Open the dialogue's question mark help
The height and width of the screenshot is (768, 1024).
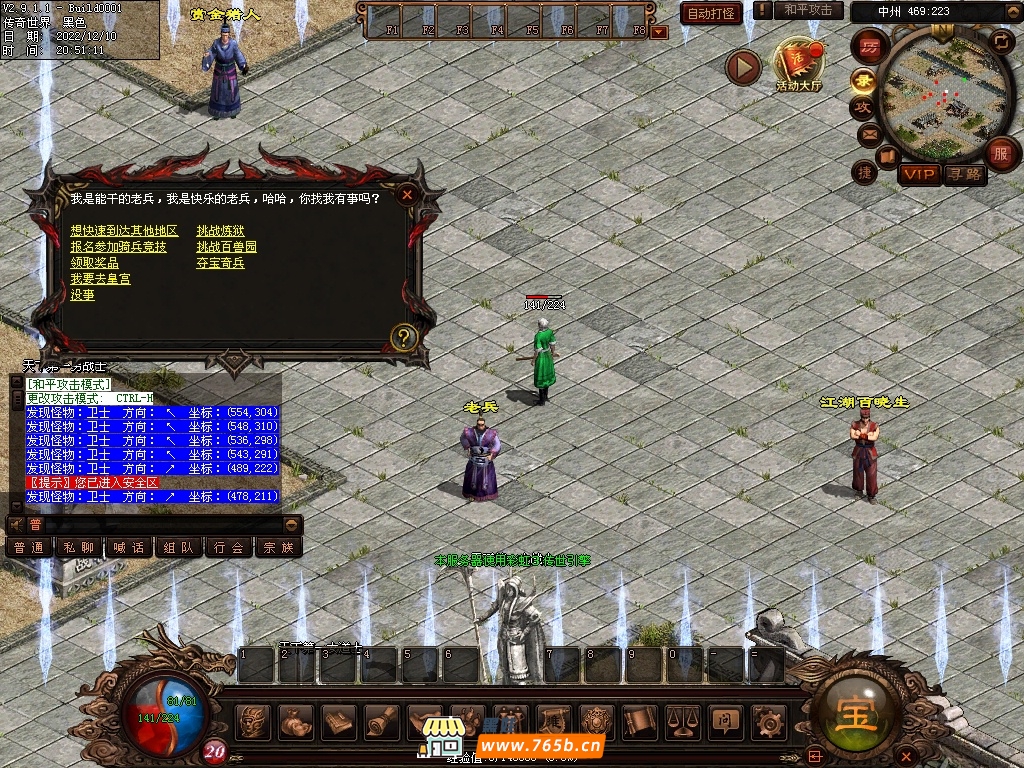(404, 337)
